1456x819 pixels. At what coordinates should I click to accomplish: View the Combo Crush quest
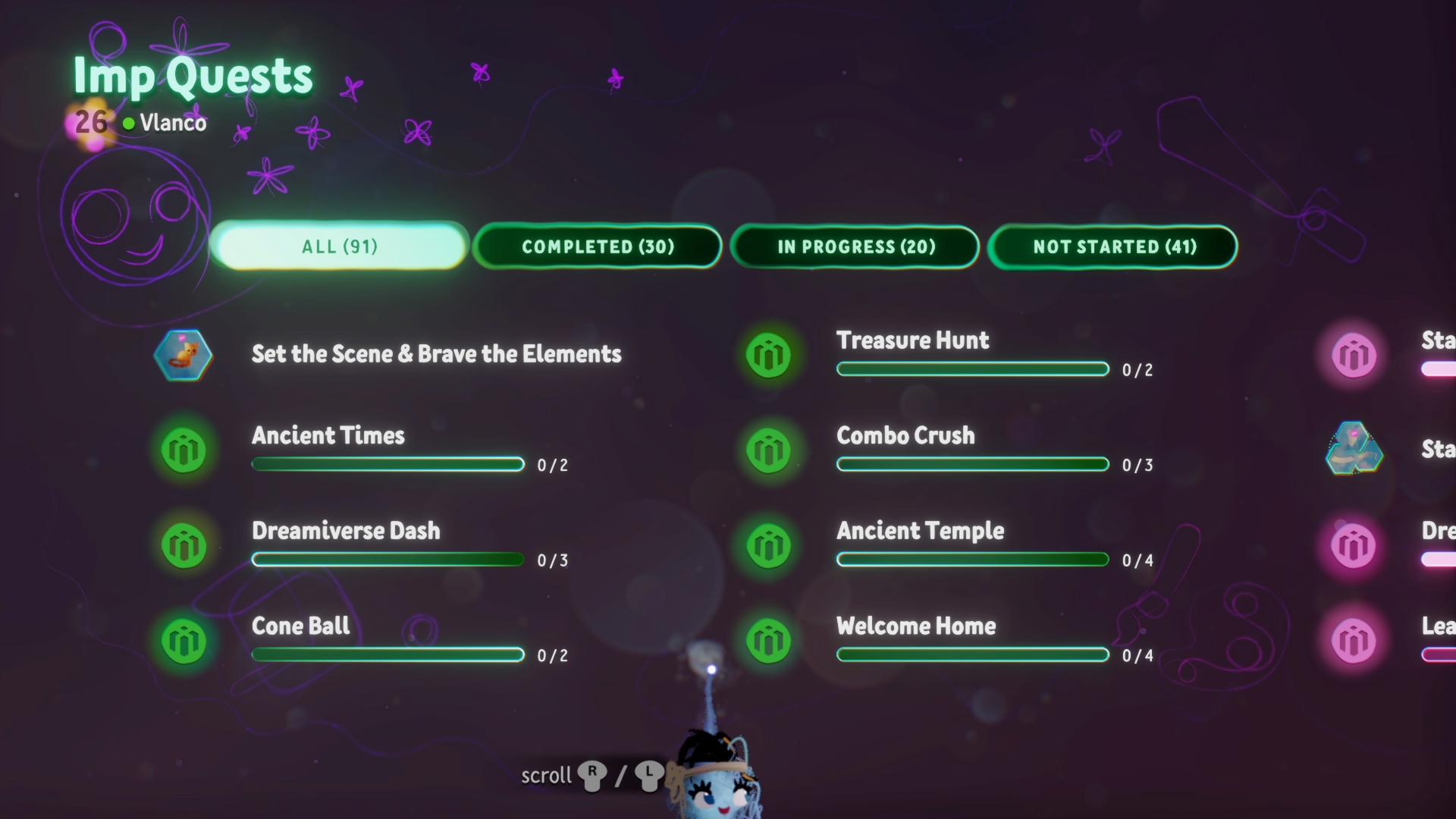pos(905,436)
